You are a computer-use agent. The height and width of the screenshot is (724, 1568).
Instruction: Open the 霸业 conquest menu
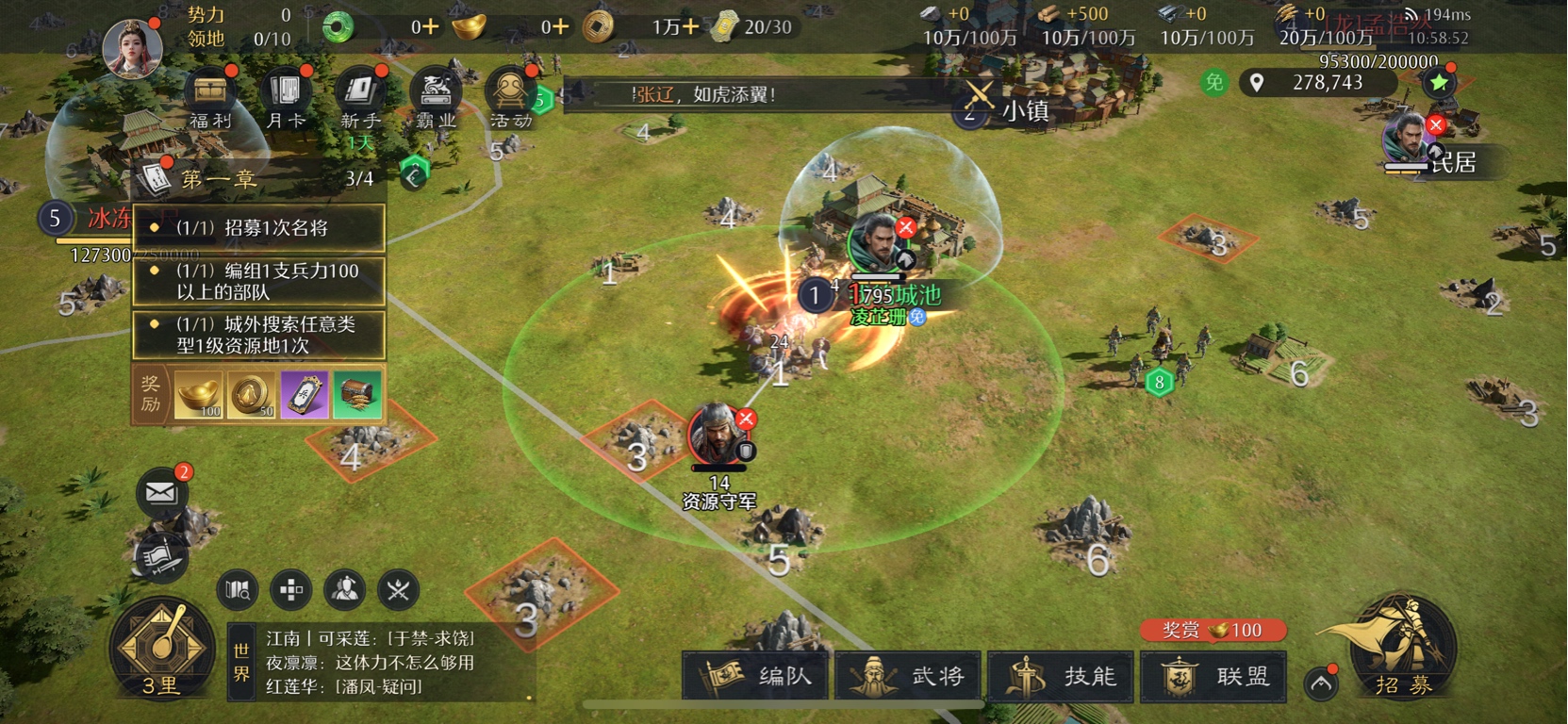point(436,98)
